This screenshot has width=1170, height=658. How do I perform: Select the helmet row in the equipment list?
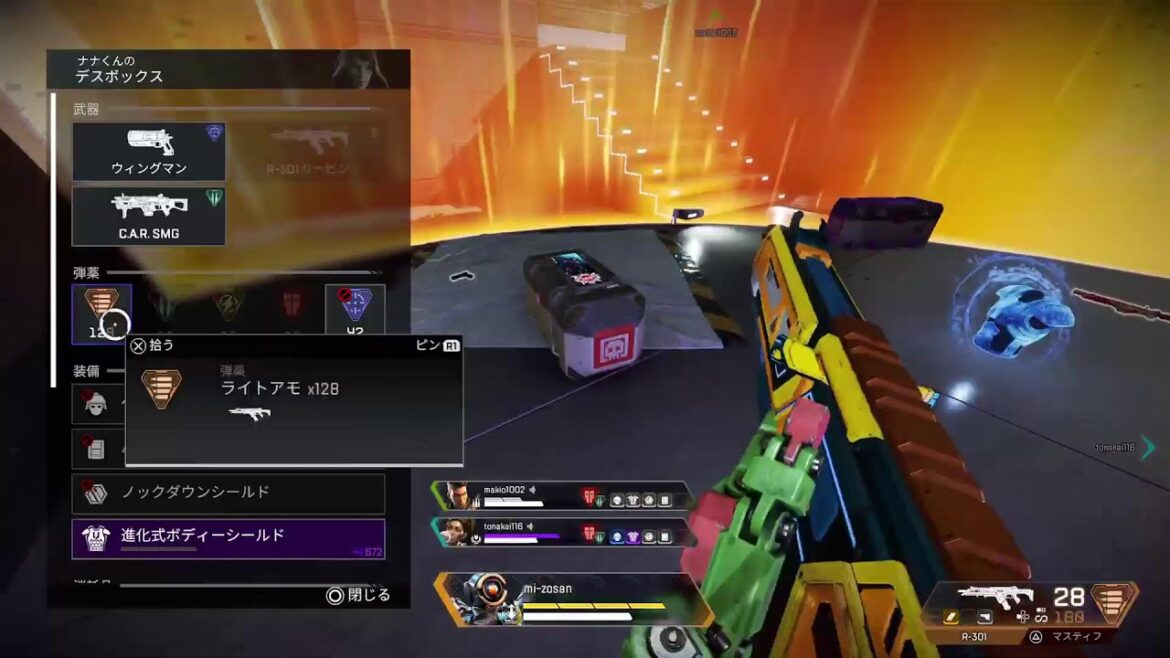(97, 404)
